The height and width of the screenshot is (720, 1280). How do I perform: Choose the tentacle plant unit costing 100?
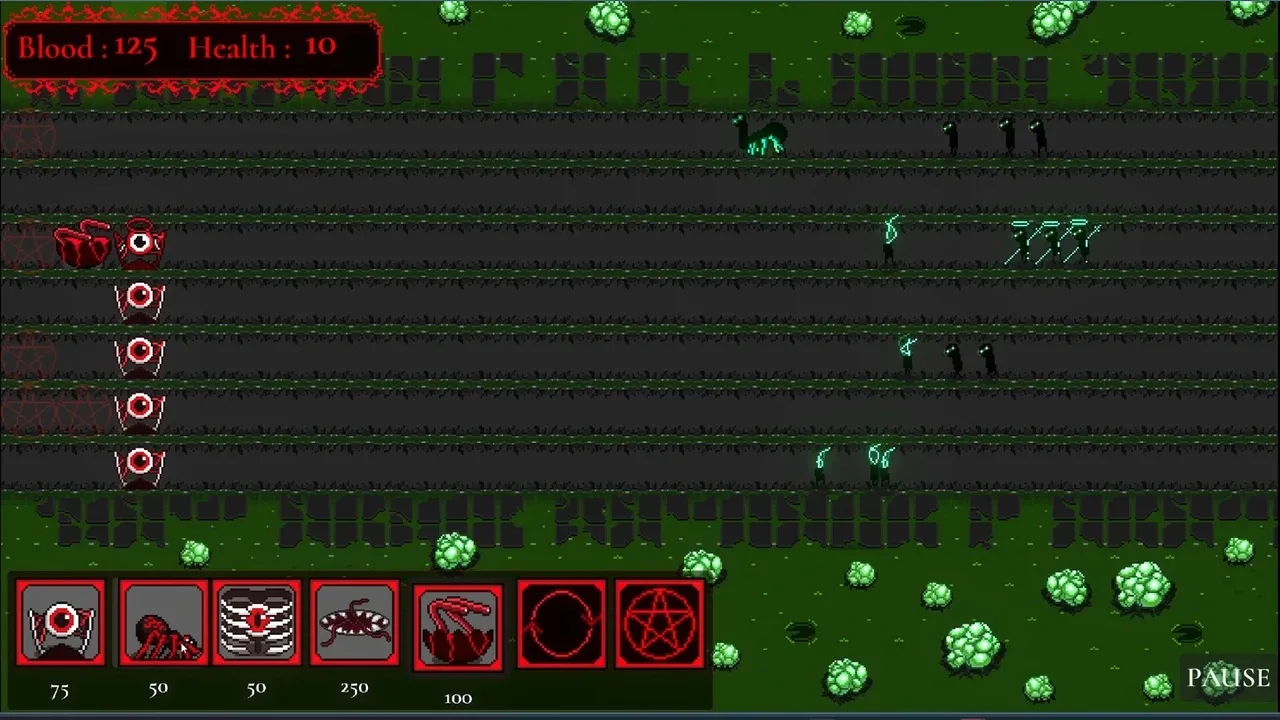458,628
